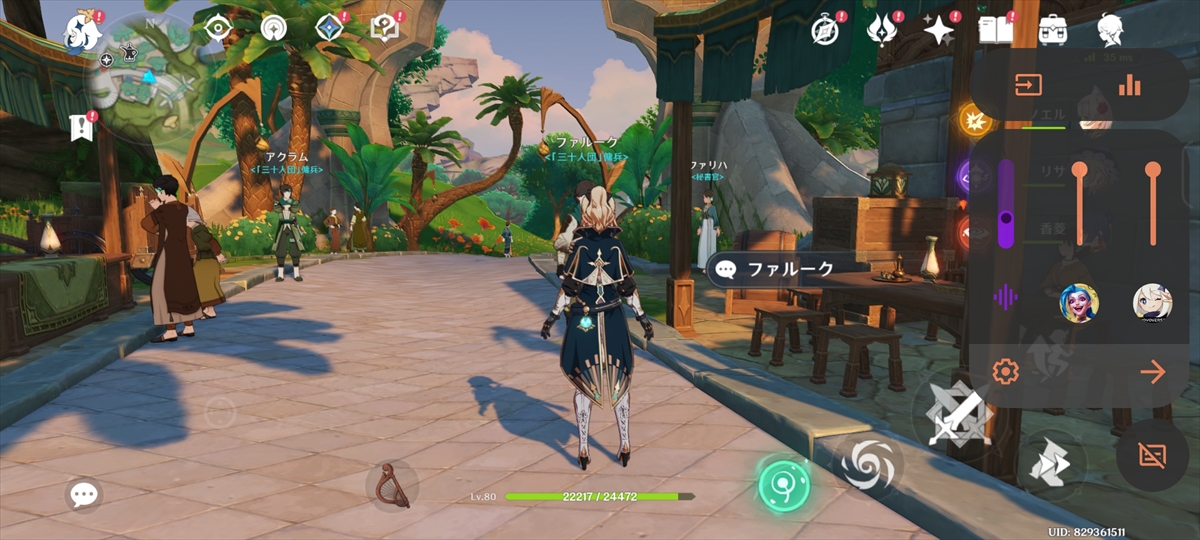Open the character profile head icon

click(1109, 30)
